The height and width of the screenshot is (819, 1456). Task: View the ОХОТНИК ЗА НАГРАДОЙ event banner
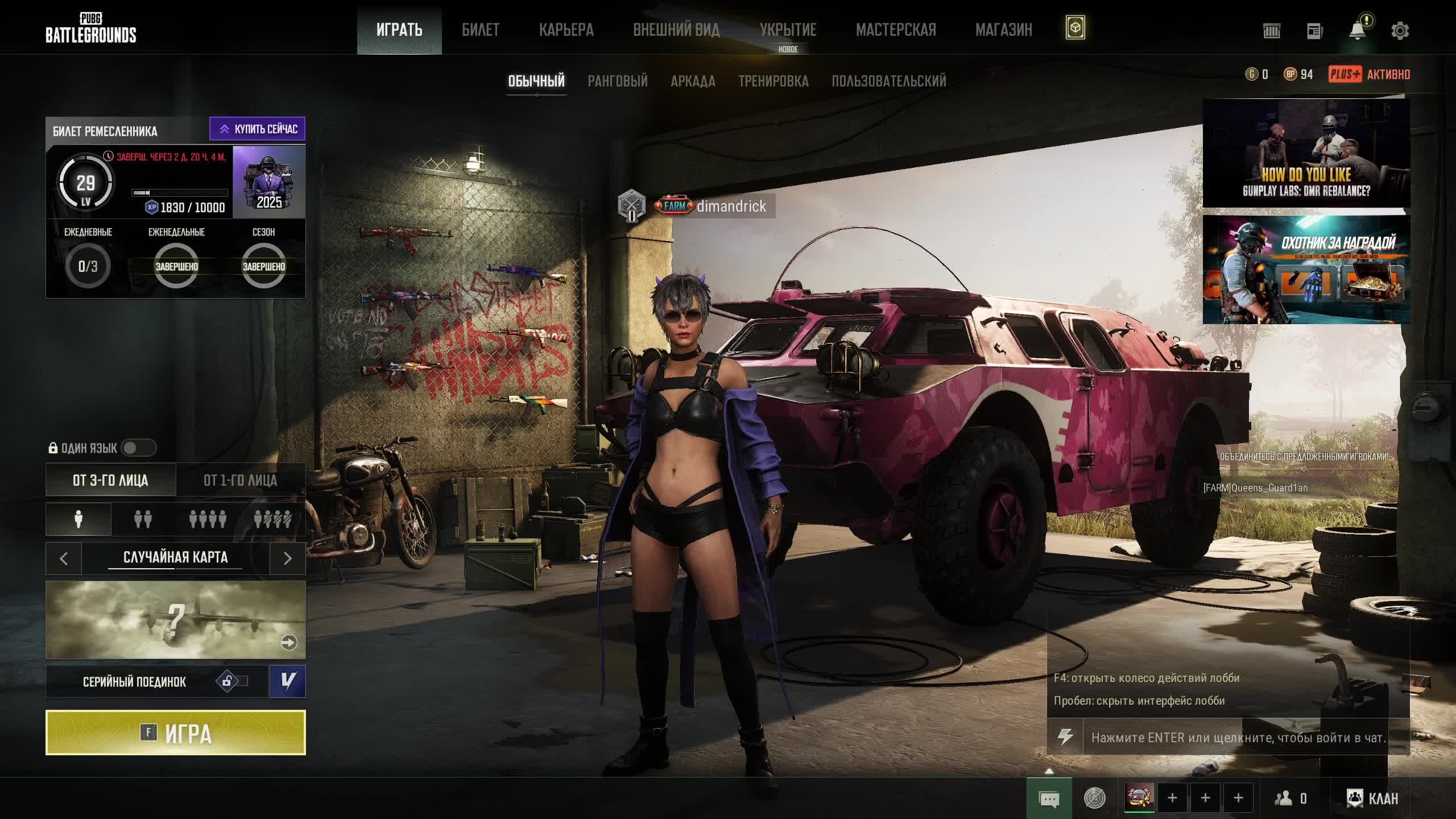click(1306, 270)
